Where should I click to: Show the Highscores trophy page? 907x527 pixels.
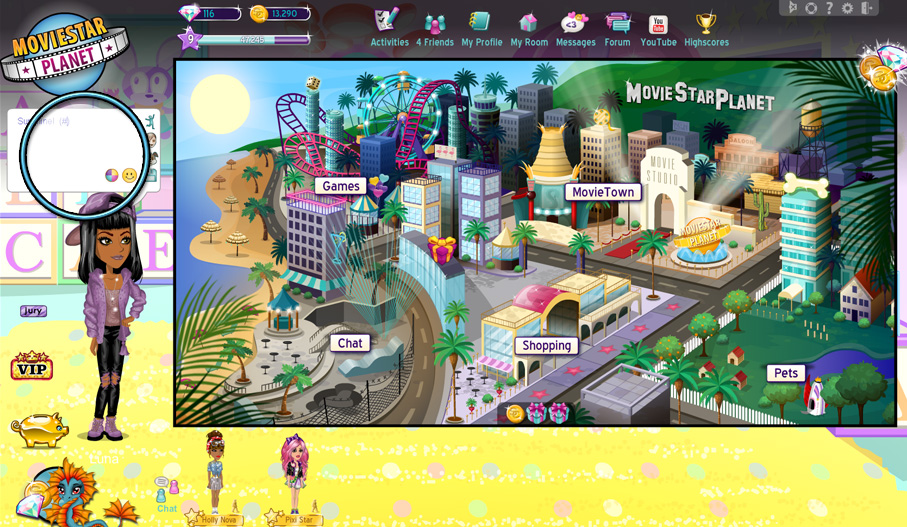point(706,27)
